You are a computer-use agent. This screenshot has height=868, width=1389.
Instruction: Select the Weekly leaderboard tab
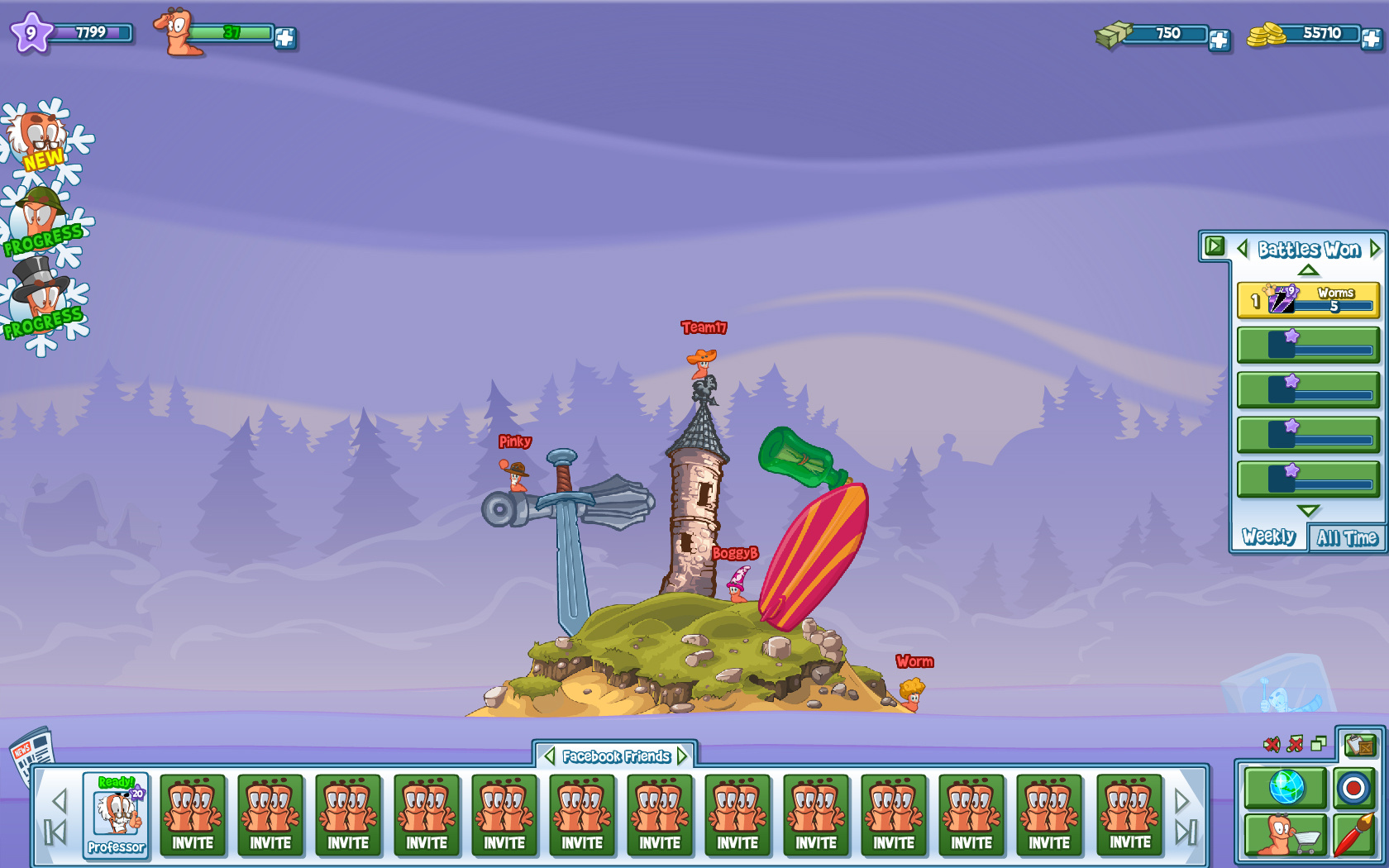1267,537
